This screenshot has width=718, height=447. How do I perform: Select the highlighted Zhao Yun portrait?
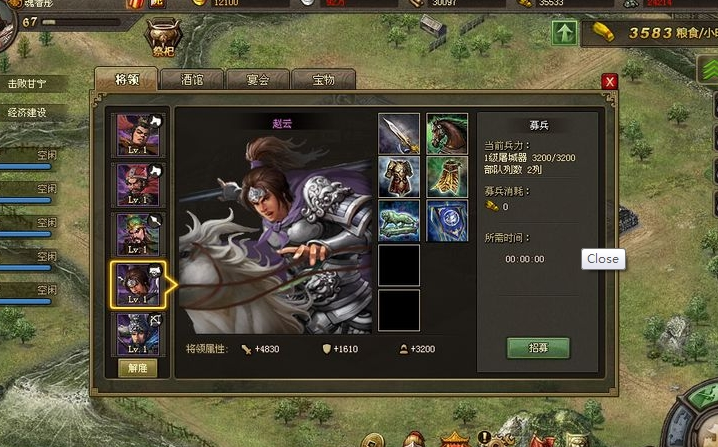click(138, 284)
